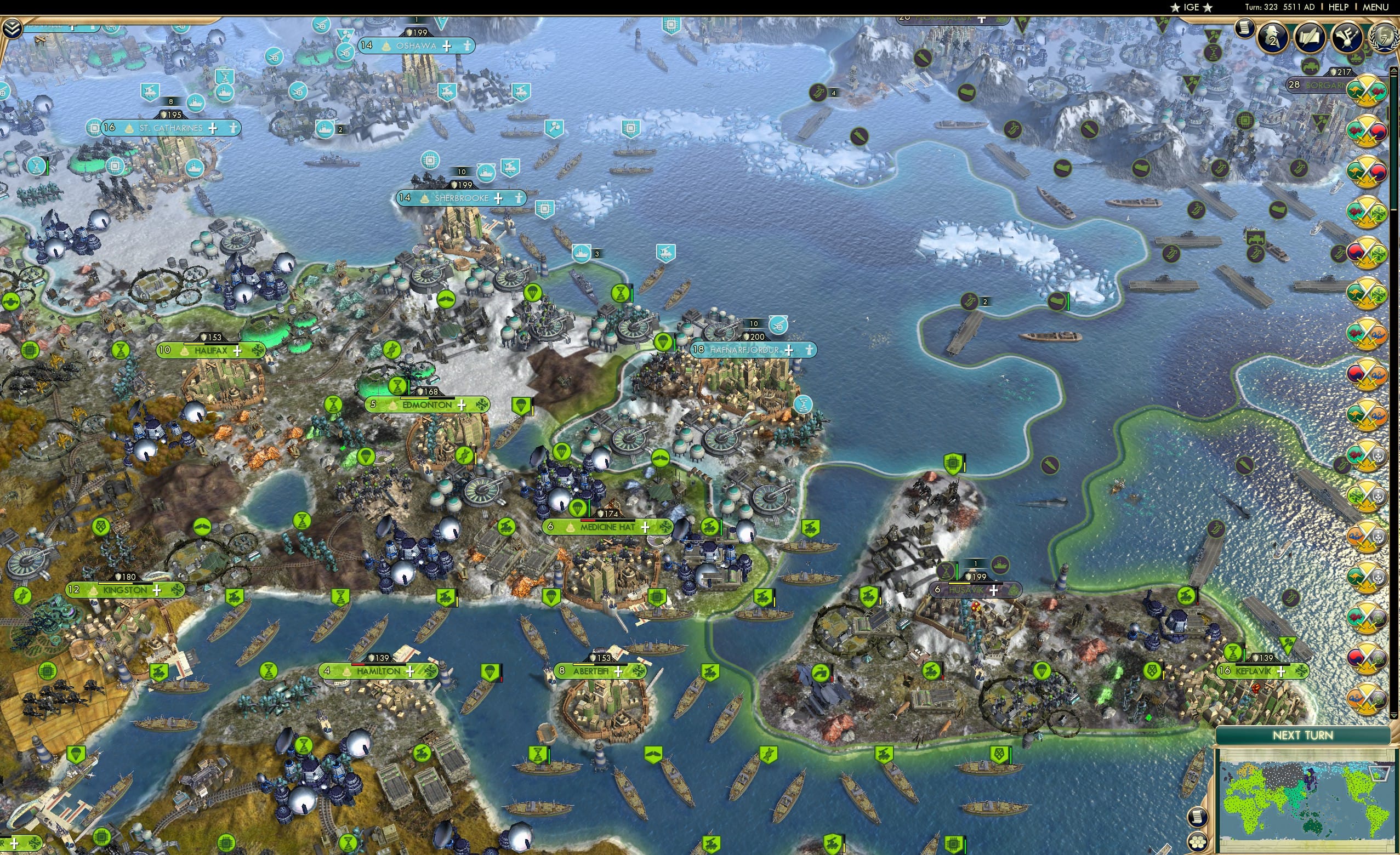Viewport: 1400px width, 855px height.
Task: Open HELP from the top bar
Action: point(1338,7)
